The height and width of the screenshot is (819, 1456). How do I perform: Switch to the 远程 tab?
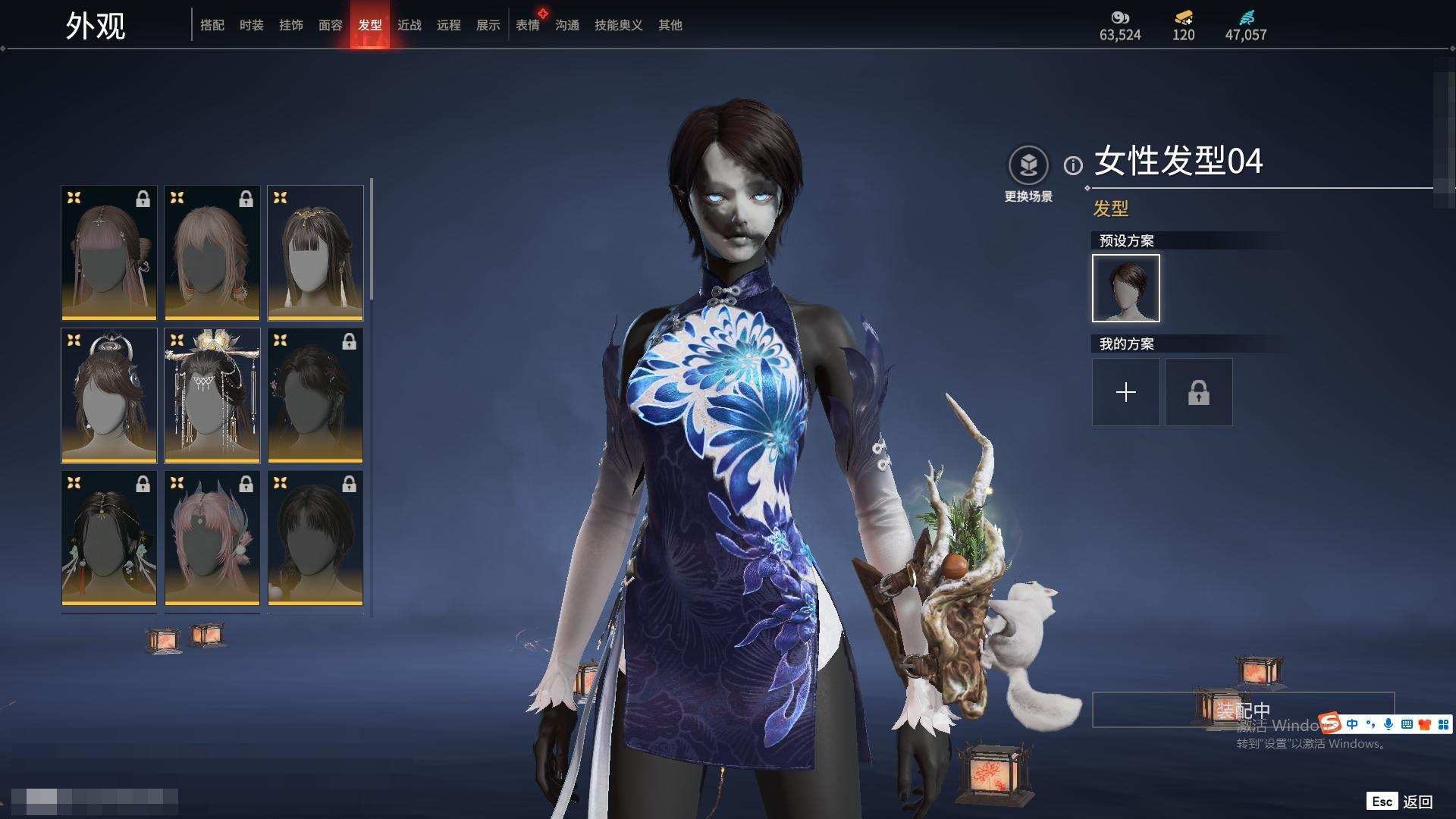point(449,25)
